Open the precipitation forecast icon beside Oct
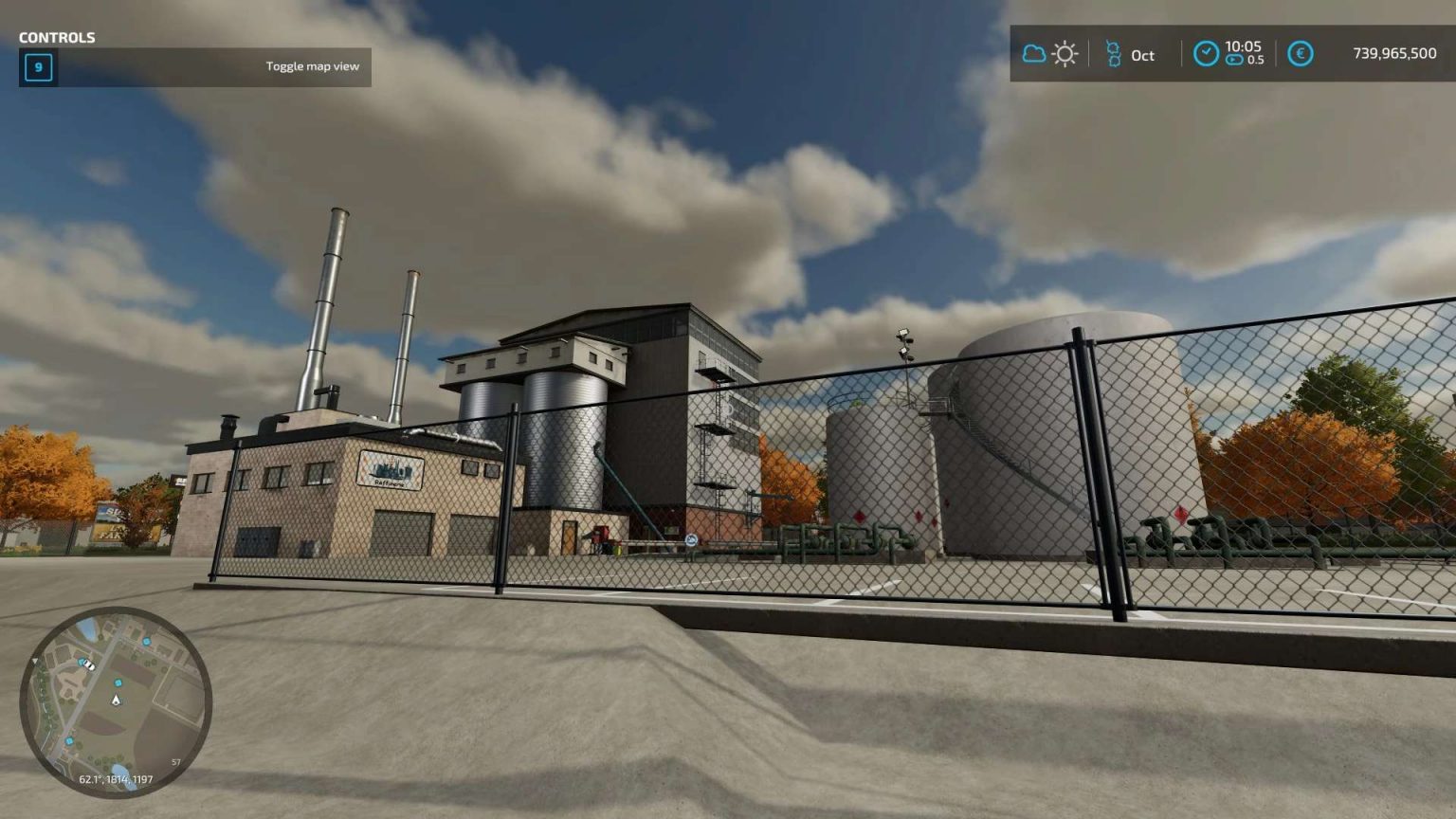This screenshot has height=819, width=1456. pyautogui.click(x=1114, y=53)
